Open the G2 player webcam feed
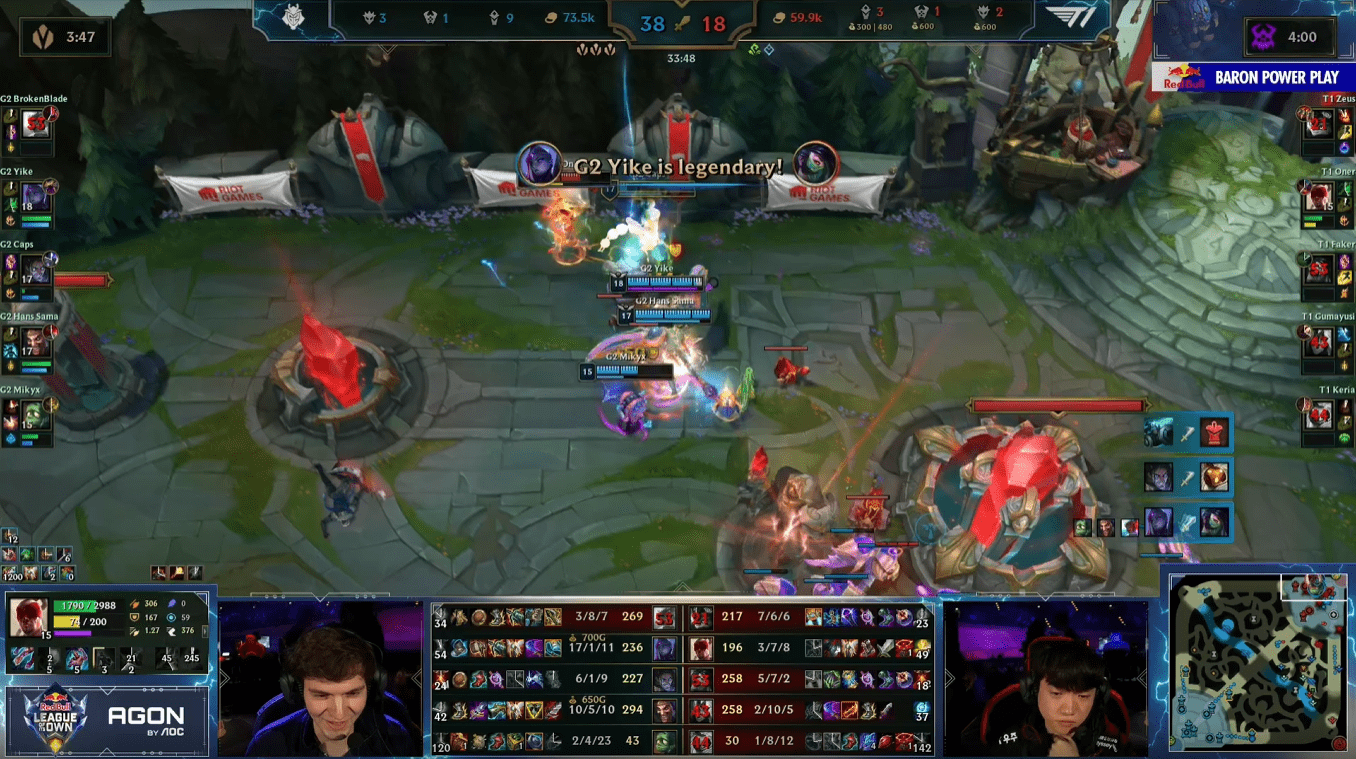Screen dimensions: 1356x759 320,680
